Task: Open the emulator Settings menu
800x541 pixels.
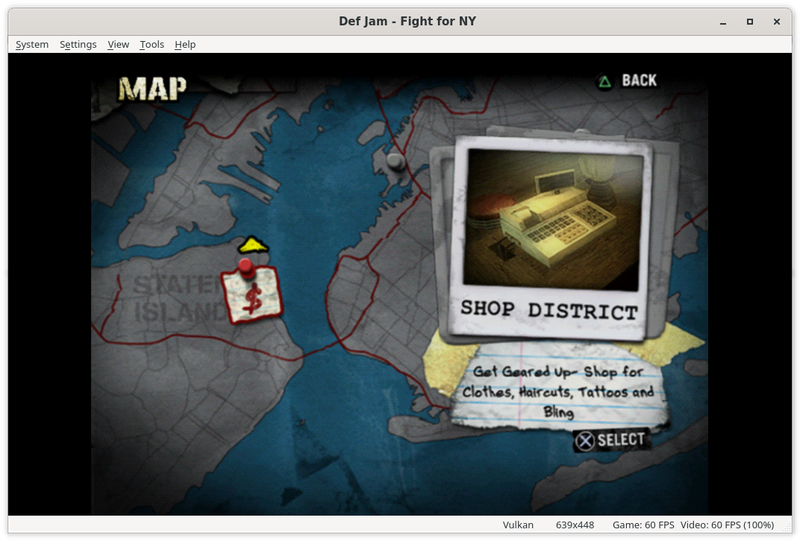Action: point(78,44)
